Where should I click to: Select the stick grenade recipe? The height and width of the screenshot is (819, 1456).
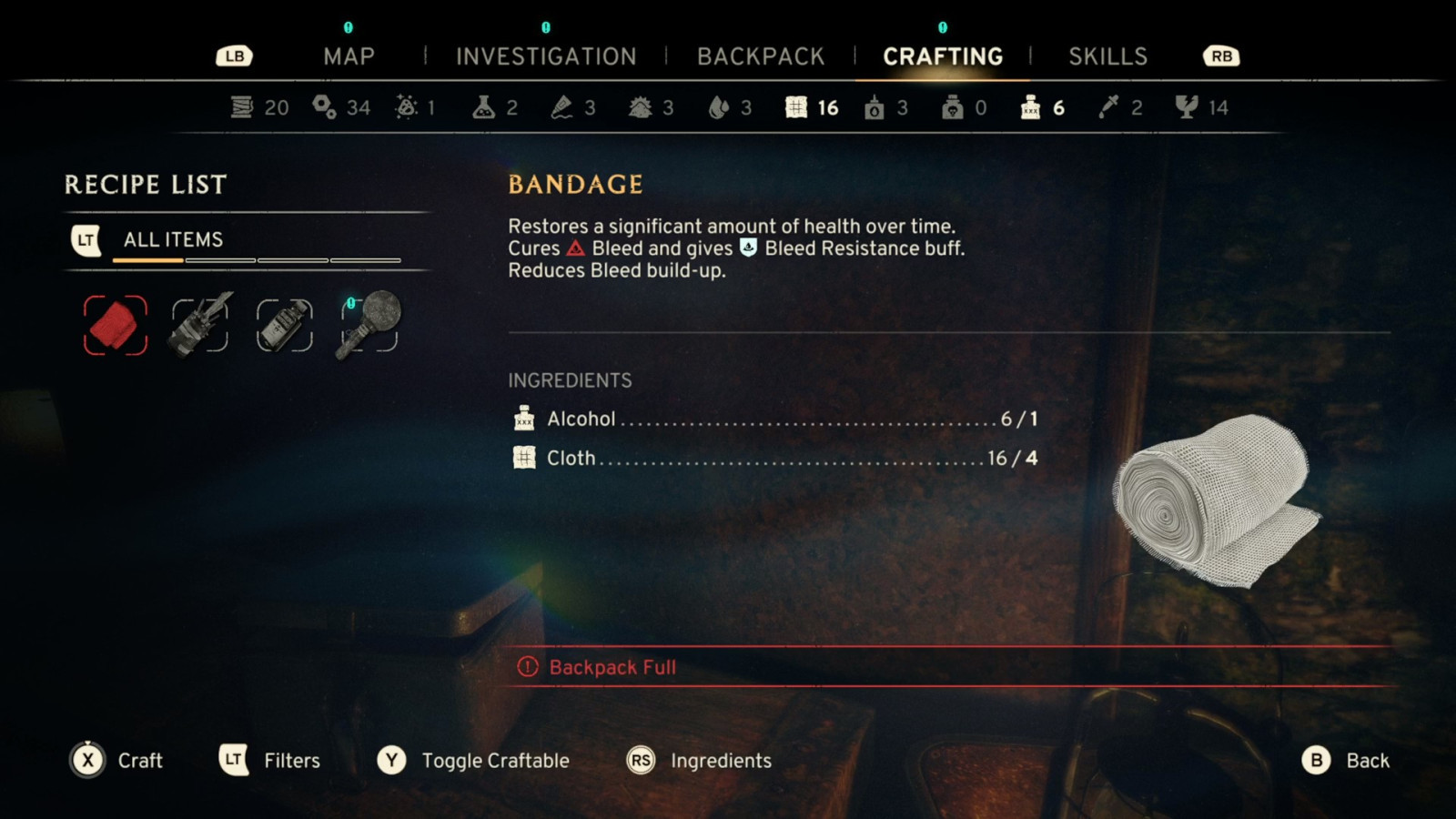coord(369,325)
